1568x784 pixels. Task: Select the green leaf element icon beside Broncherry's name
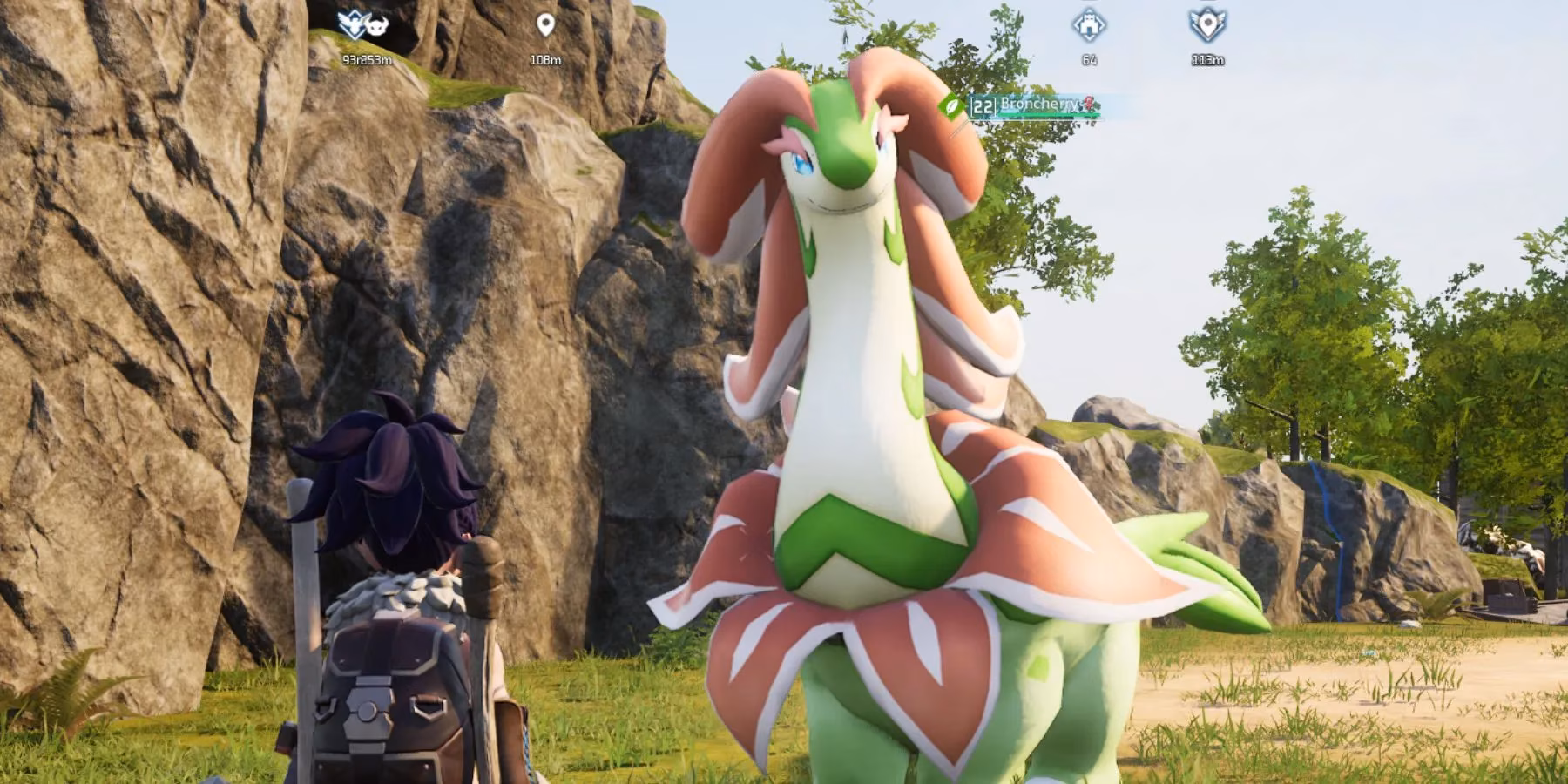click(953, 106)
